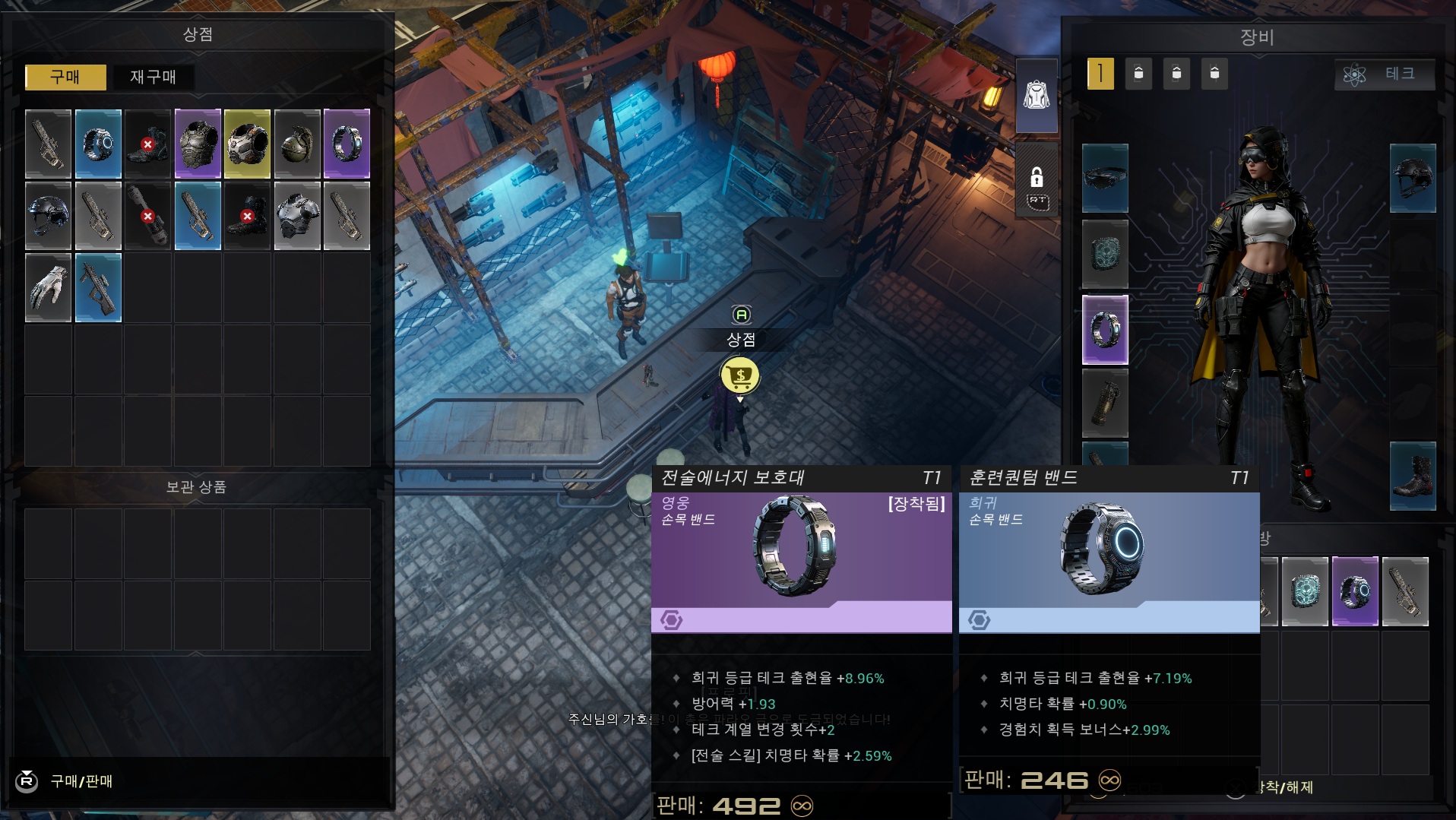Select the white gloves shop item
Image resolution: width=1456 pixels, height=820 pixels.
[48, 288]
